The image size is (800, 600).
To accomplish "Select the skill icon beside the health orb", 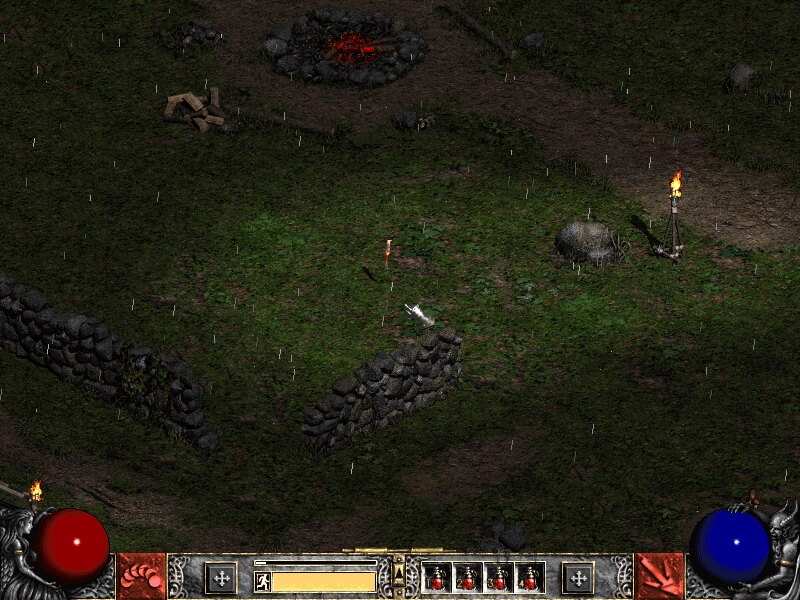I will pyautogui.click(x=141, y=577).
